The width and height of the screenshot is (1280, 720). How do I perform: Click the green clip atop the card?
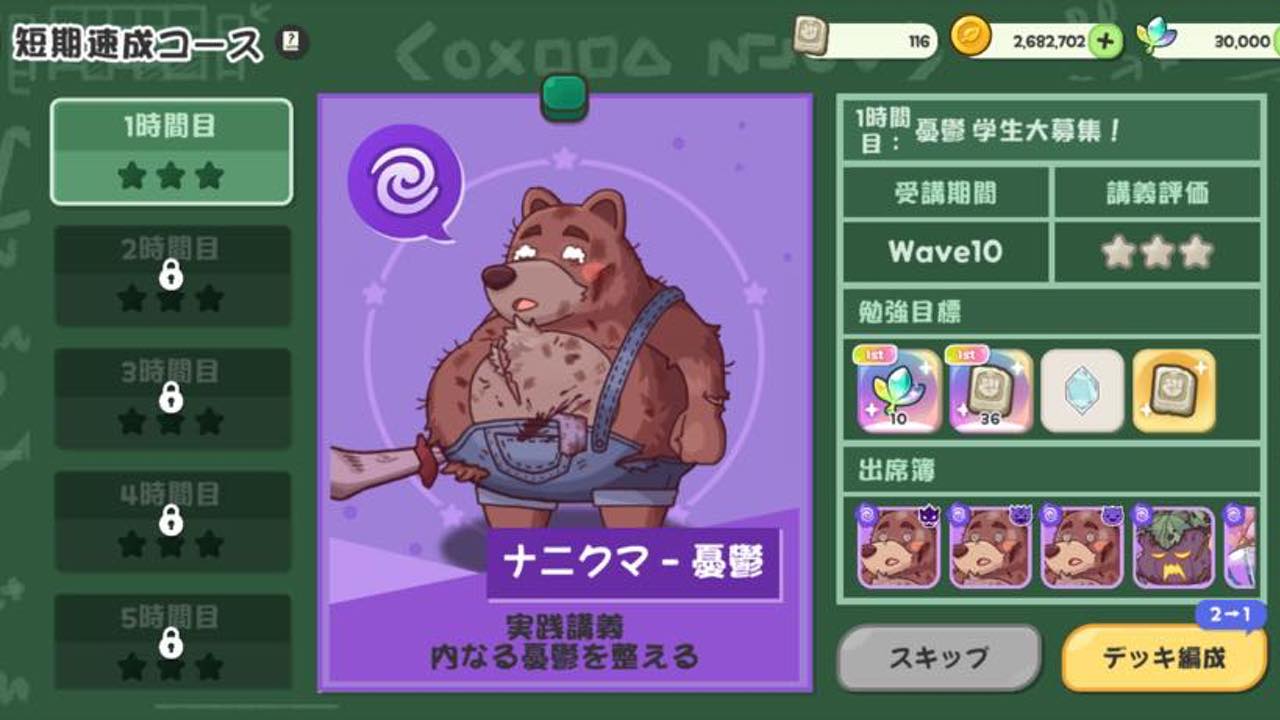(x=564, y=97)
